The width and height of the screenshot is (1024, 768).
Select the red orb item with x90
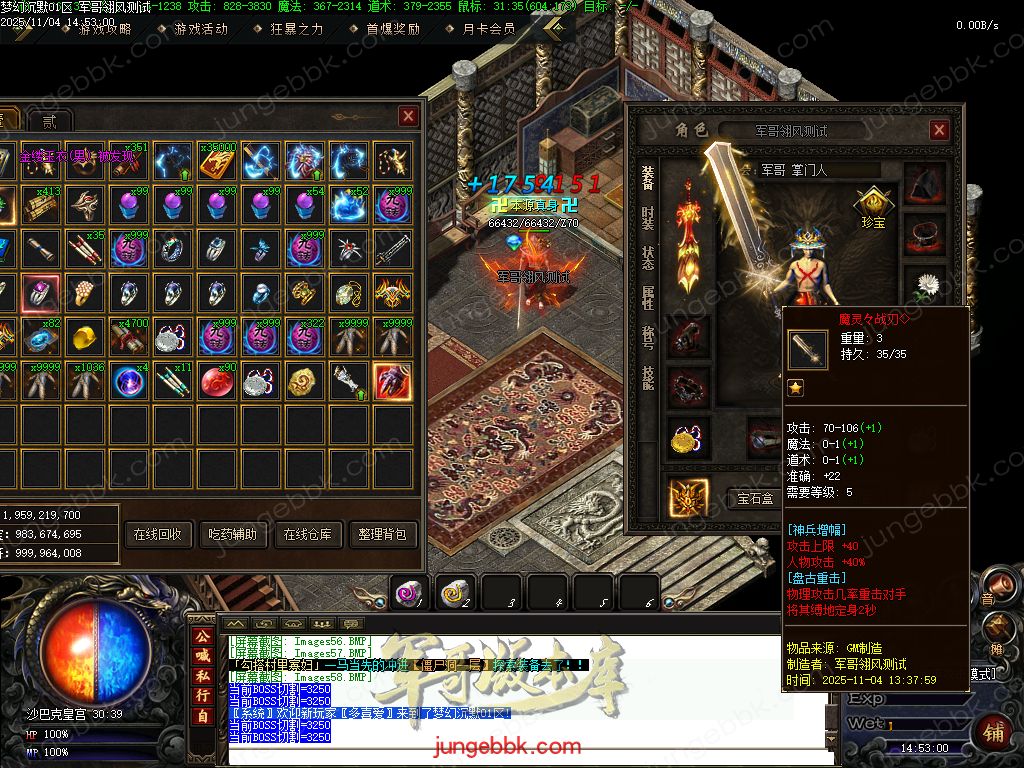pyautogui.click(x=216, y=380)
